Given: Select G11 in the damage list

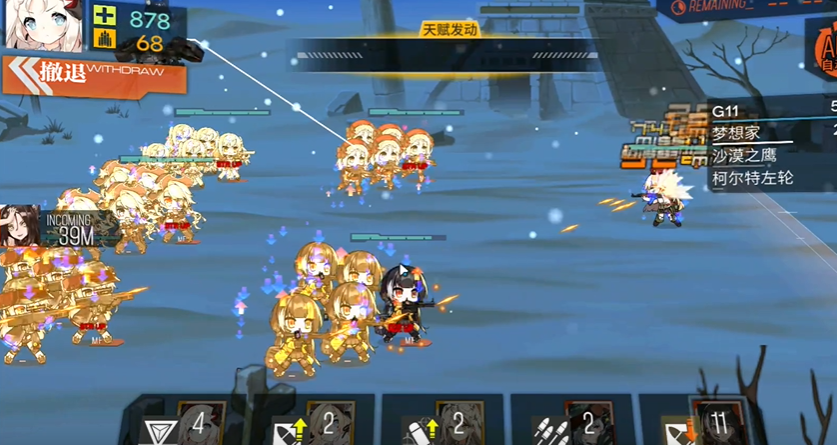Looking at the screenshot, I should (728, 110).
